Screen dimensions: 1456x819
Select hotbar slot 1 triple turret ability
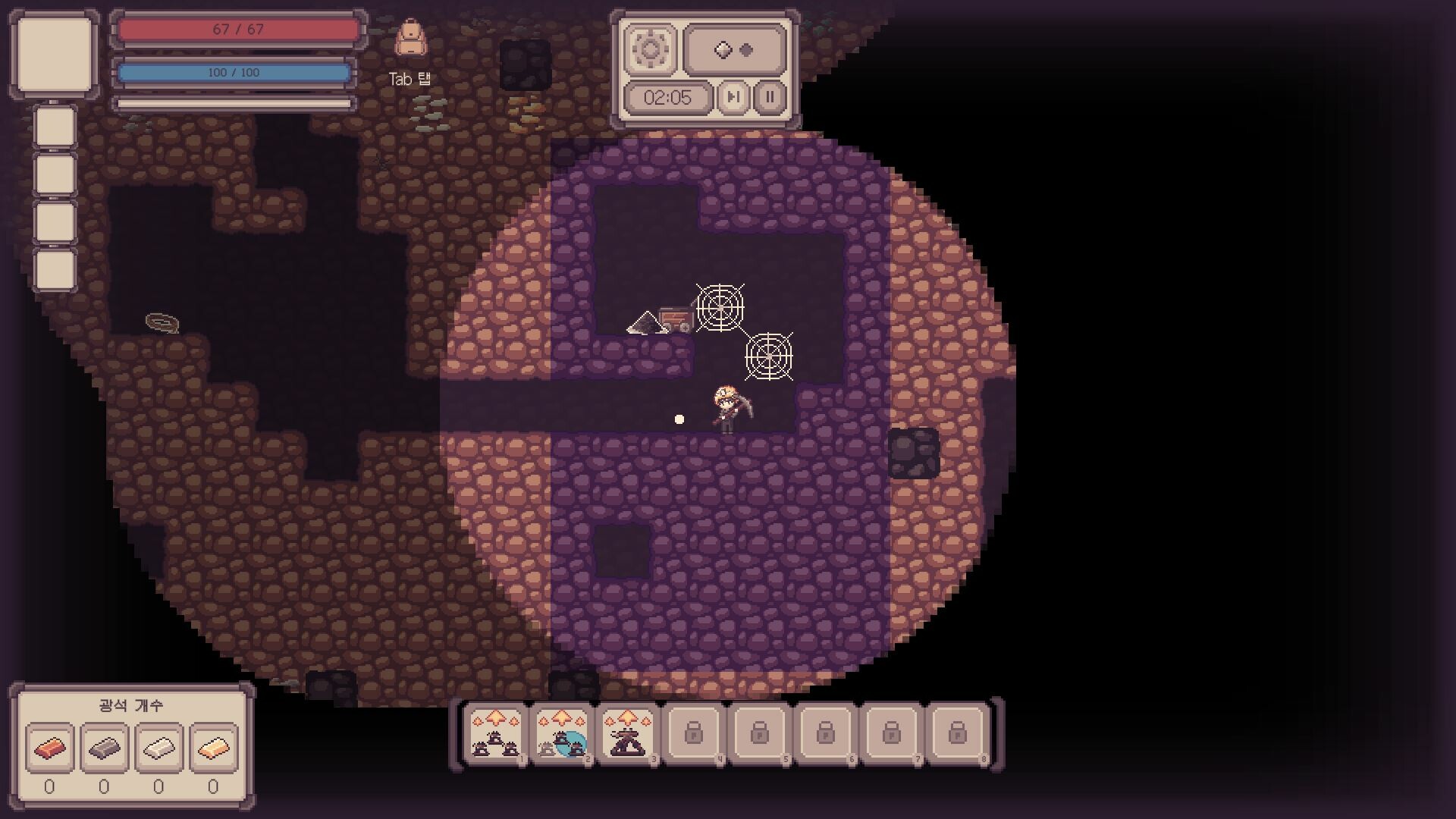click(x=496, y=733)
